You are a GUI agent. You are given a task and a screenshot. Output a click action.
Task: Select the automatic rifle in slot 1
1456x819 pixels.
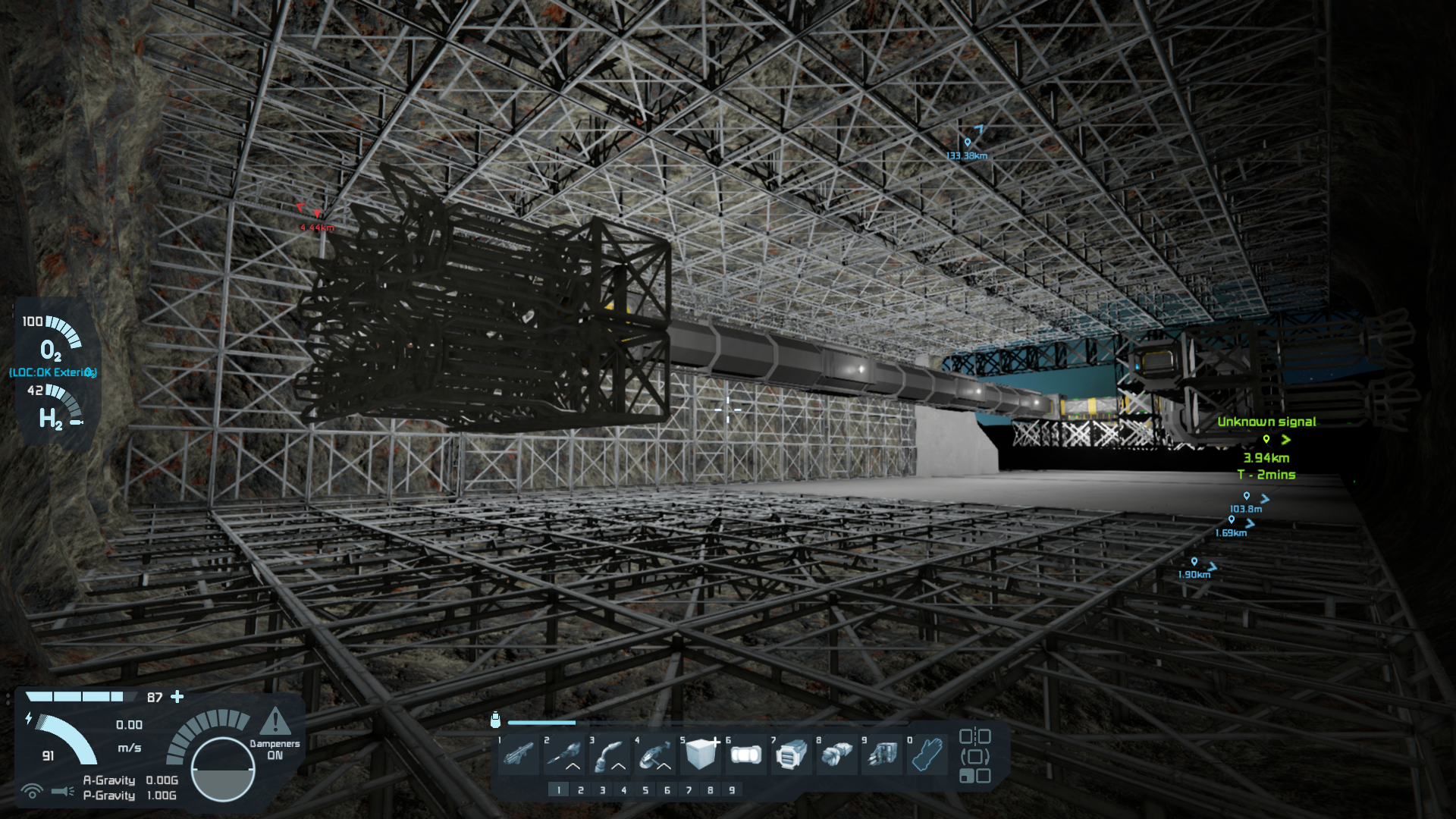(519, 755)
